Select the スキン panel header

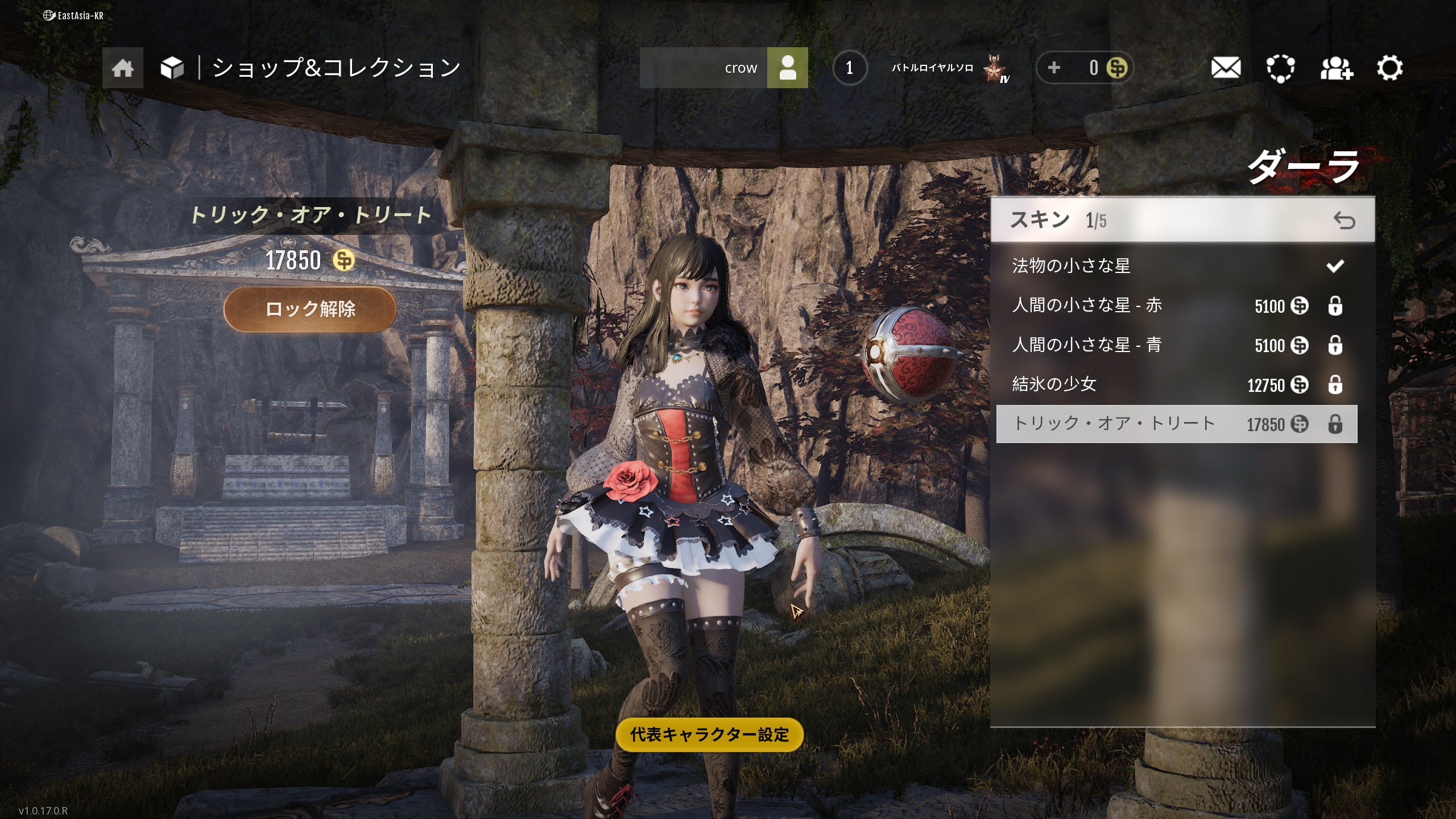(x=1040, y=221)
